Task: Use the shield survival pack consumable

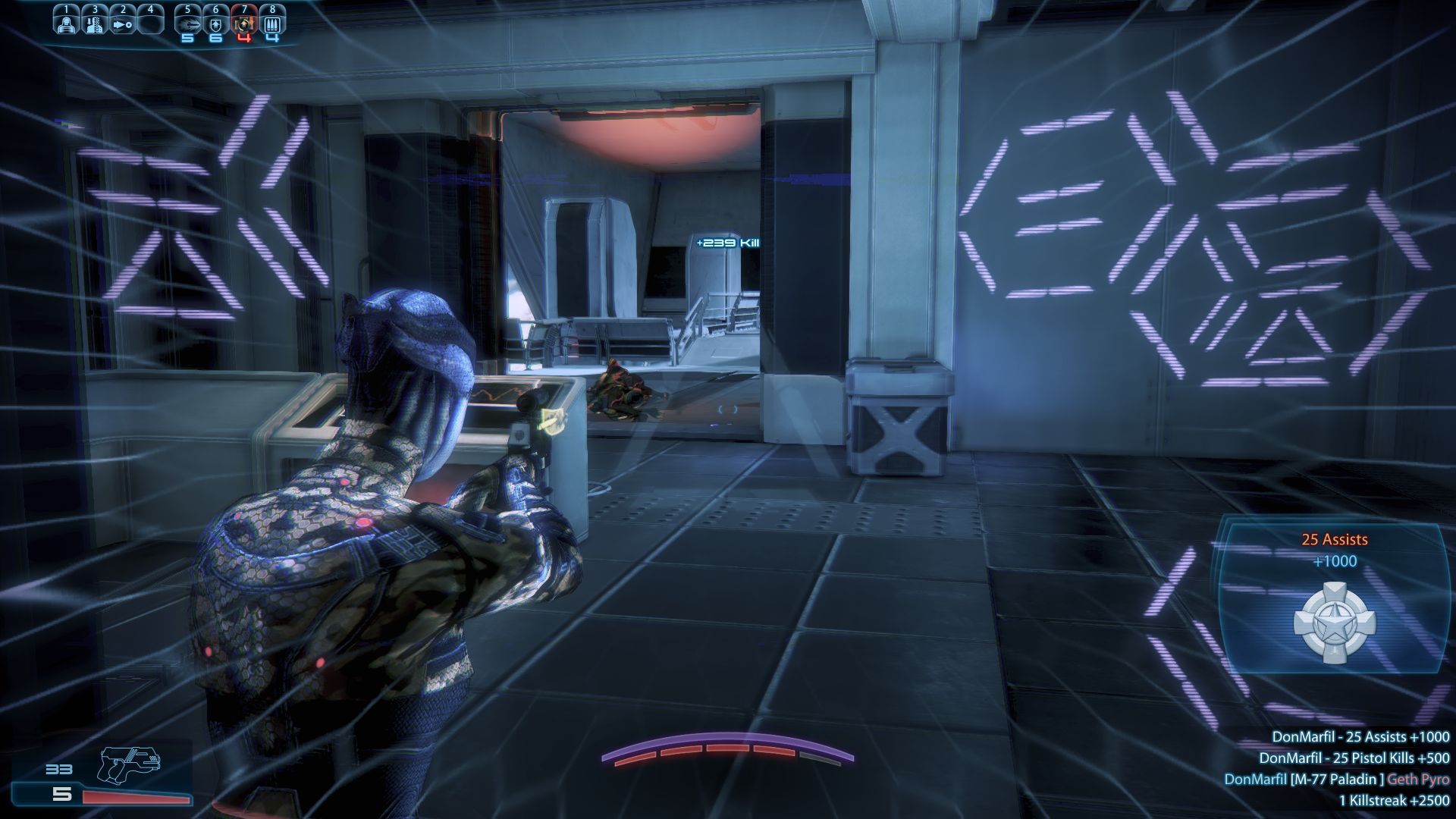Action: pyautogui.click(x=216, y=24)
